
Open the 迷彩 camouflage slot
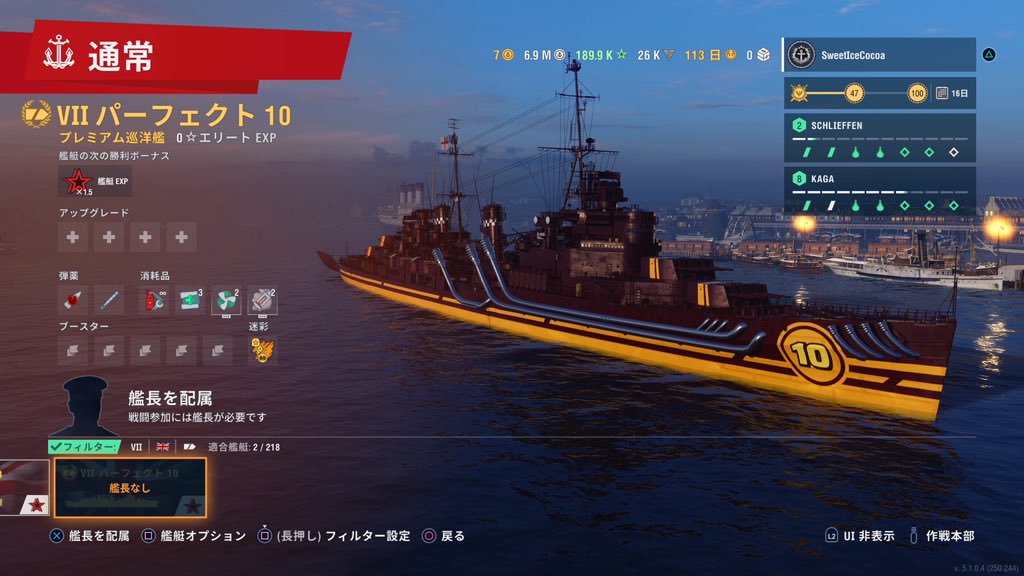262,349
